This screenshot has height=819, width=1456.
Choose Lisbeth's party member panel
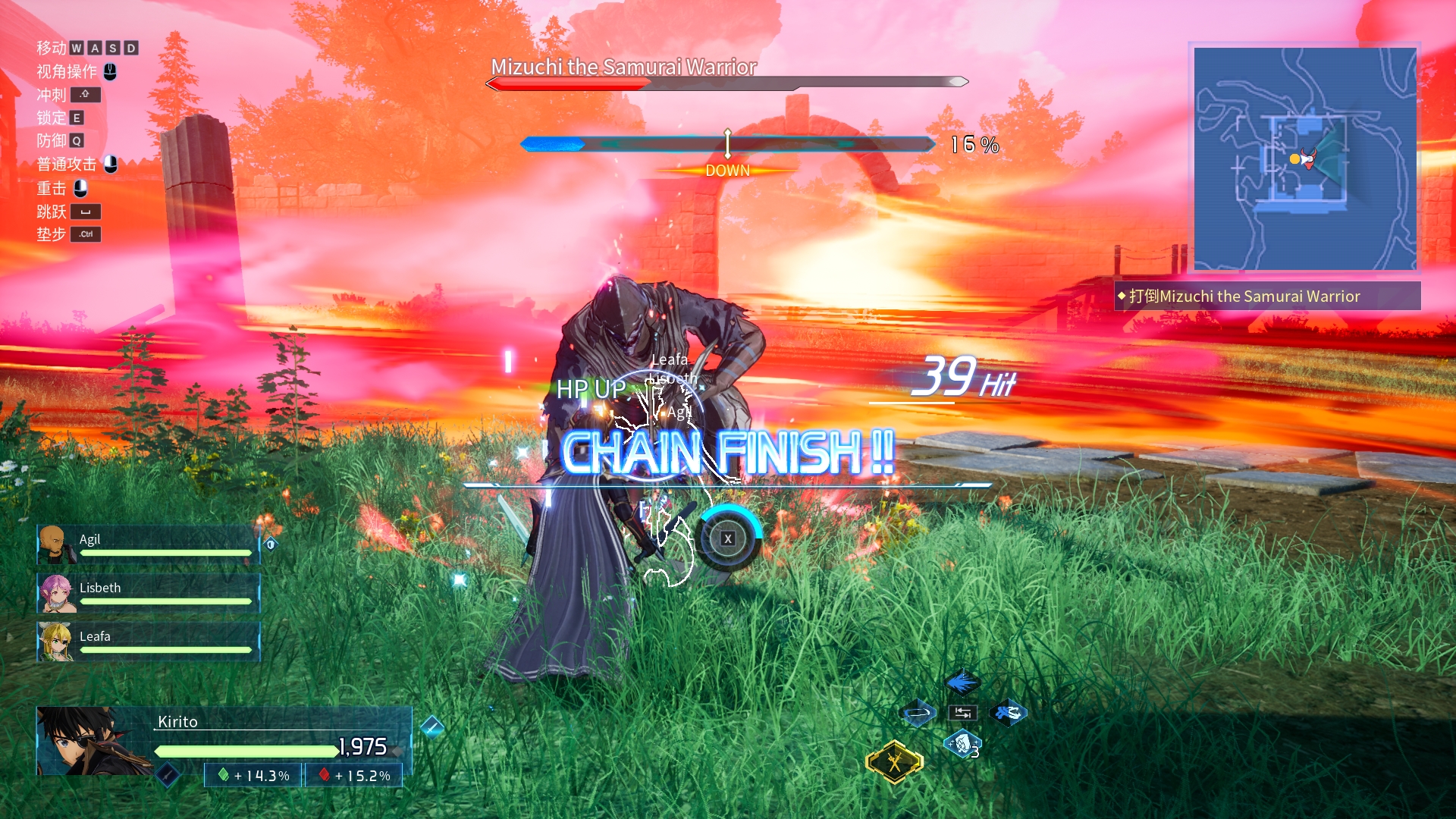149,593
